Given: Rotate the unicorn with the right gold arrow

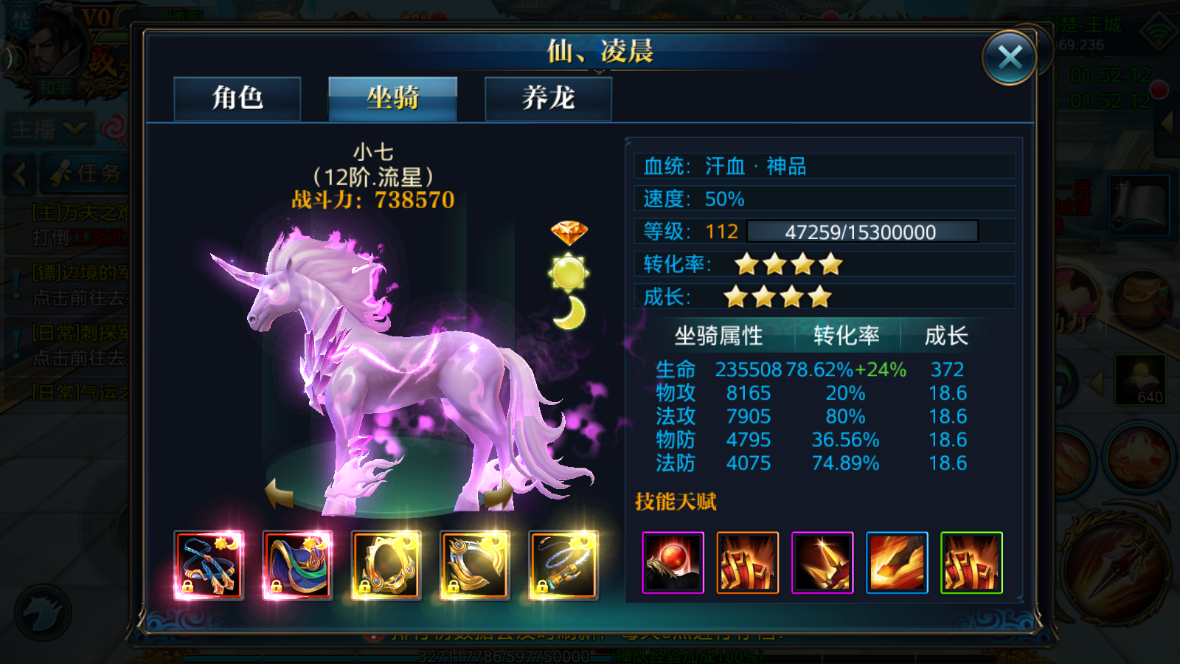Looking at the screenshot, I should coord(499,493).
